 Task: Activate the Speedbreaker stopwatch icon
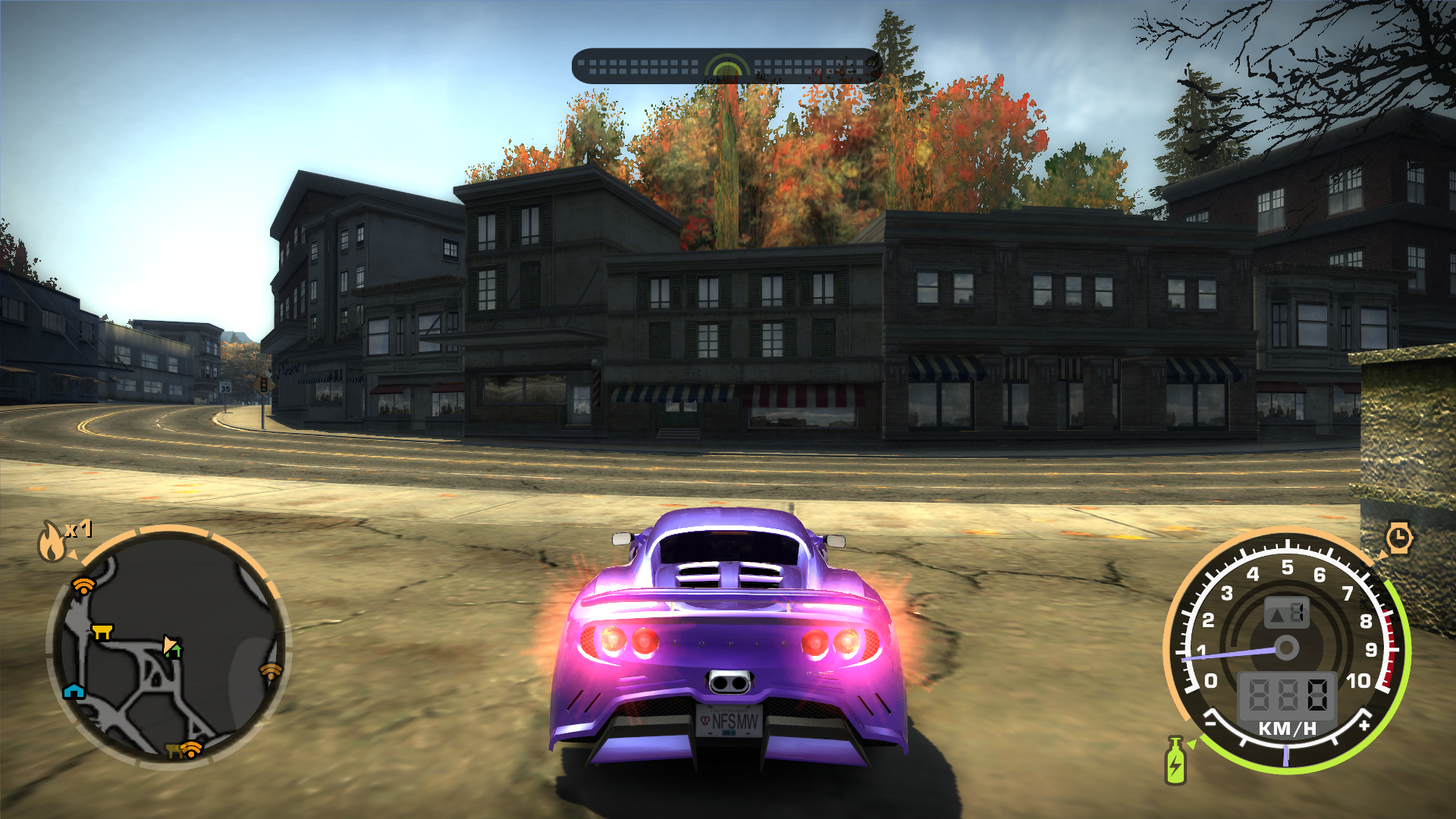coord(1398,538)
